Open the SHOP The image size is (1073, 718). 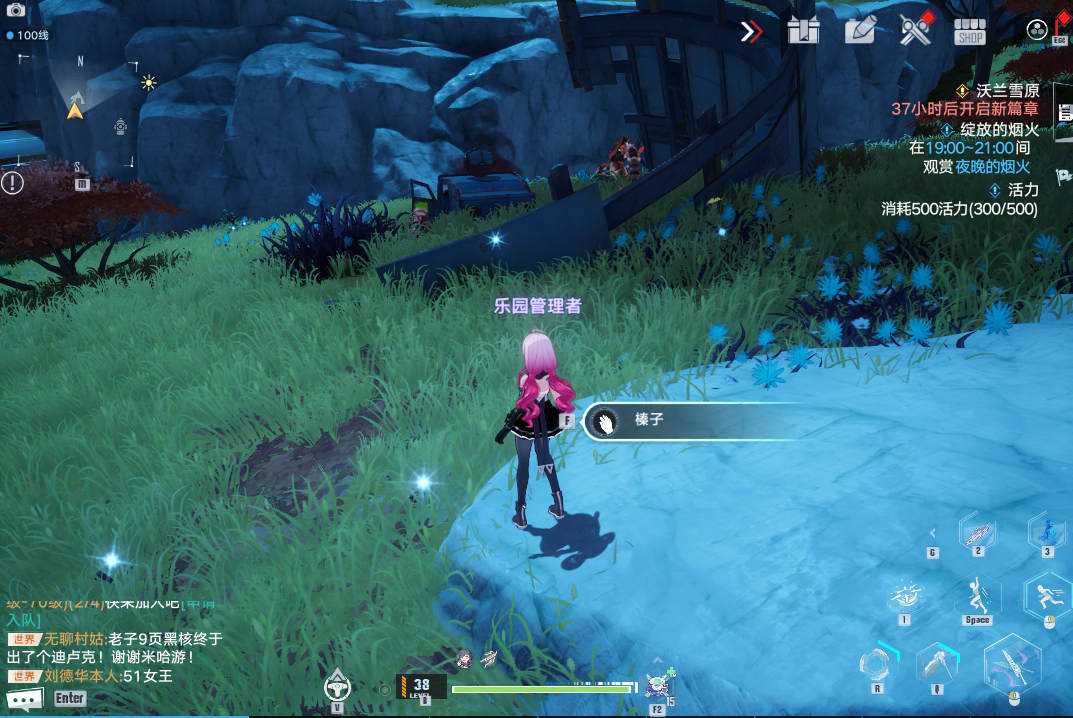[x=970, y=31]
